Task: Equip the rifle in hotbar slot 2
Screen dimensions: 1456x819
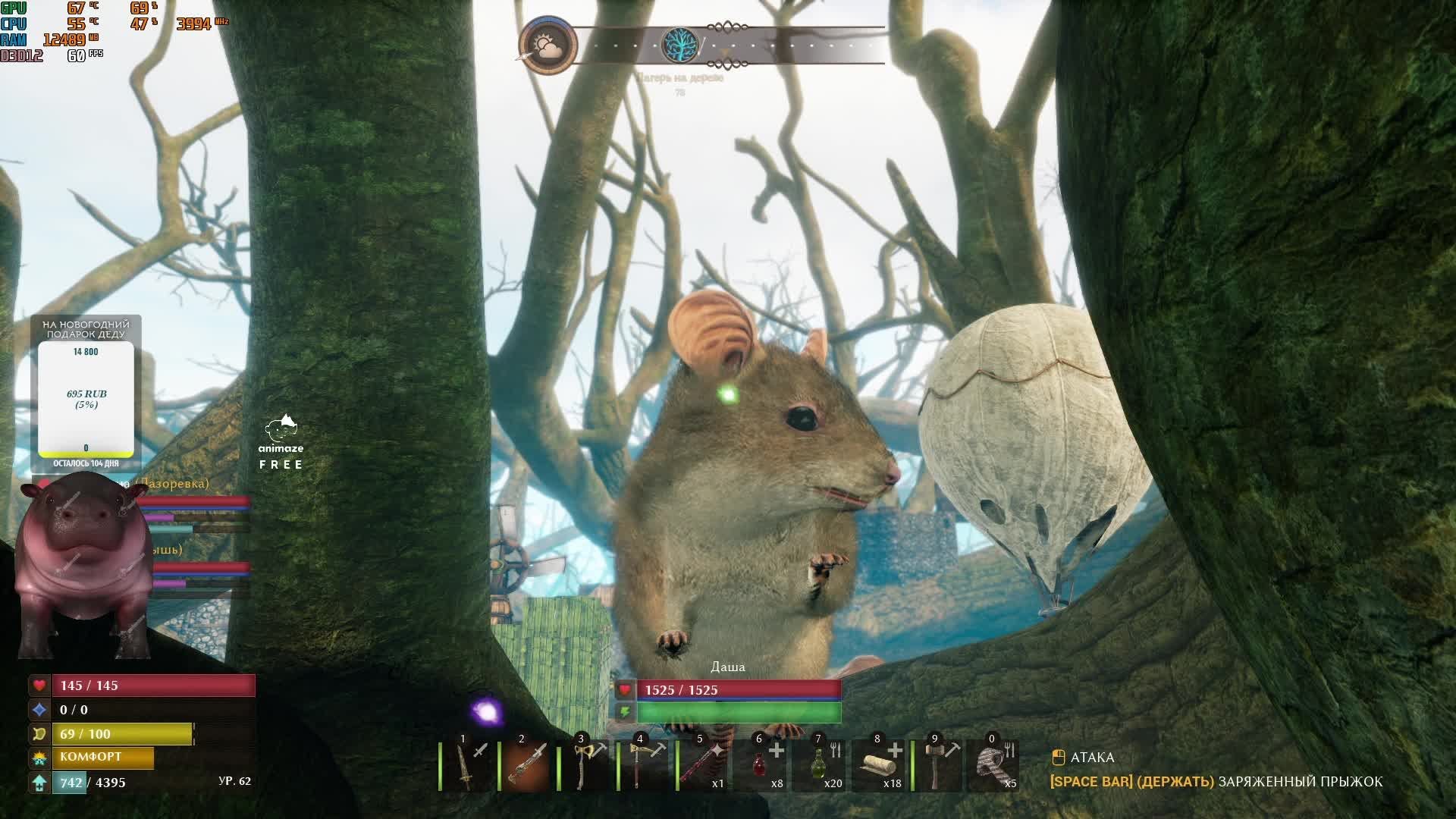Action: click(x=526, y=766)
